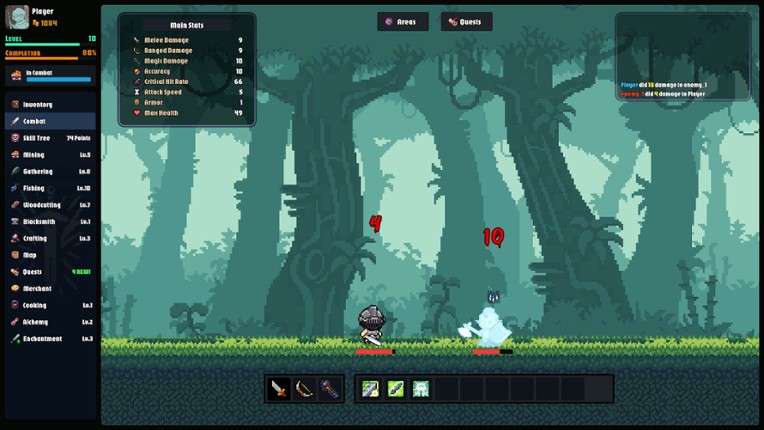Open the Quests button at the top
The width and height of the screenshot is (764, 430).
[467, 21]
